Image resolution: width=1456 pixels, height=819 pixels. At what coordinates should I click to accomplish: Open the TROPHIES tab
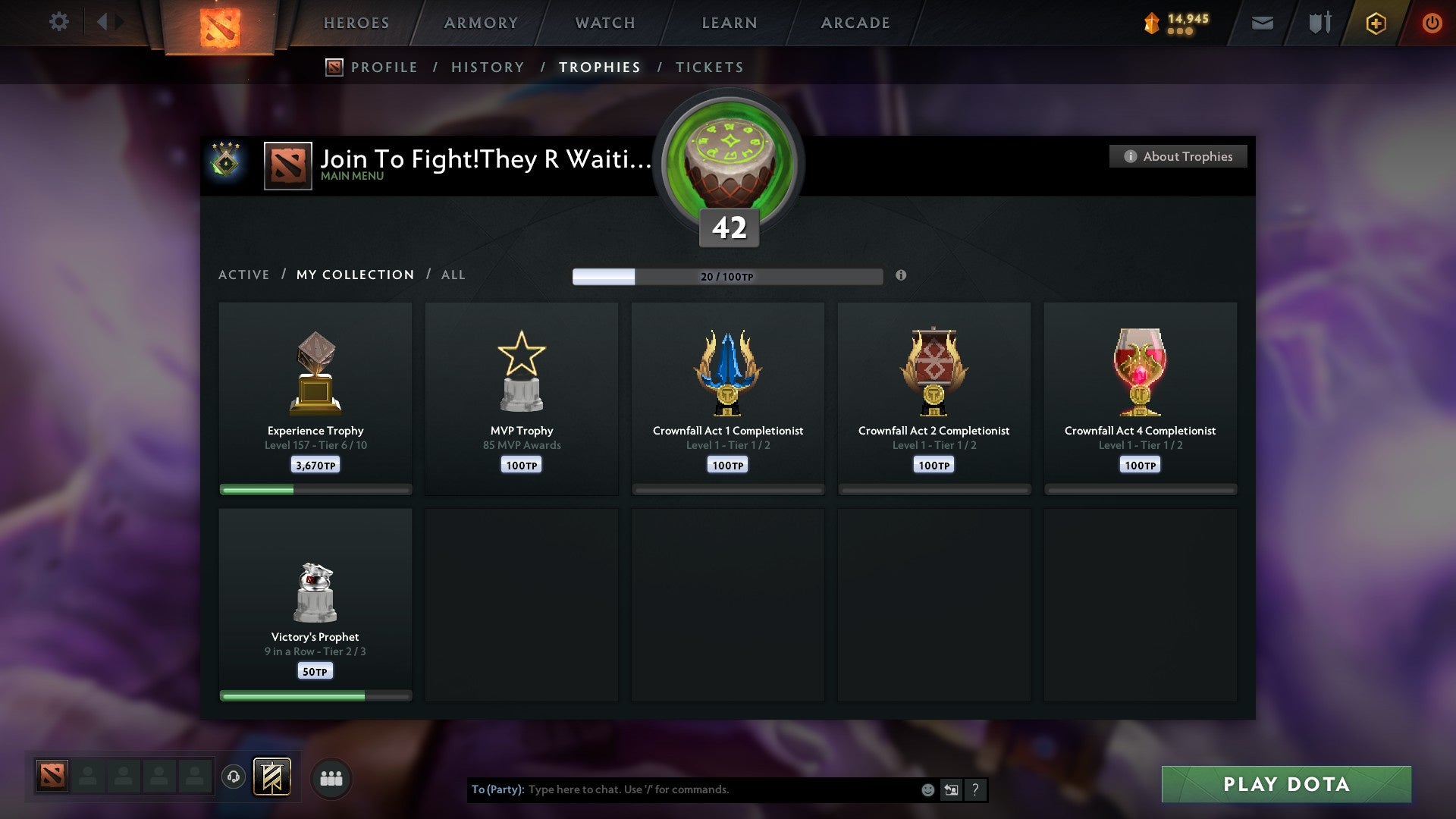coord(599,67)
